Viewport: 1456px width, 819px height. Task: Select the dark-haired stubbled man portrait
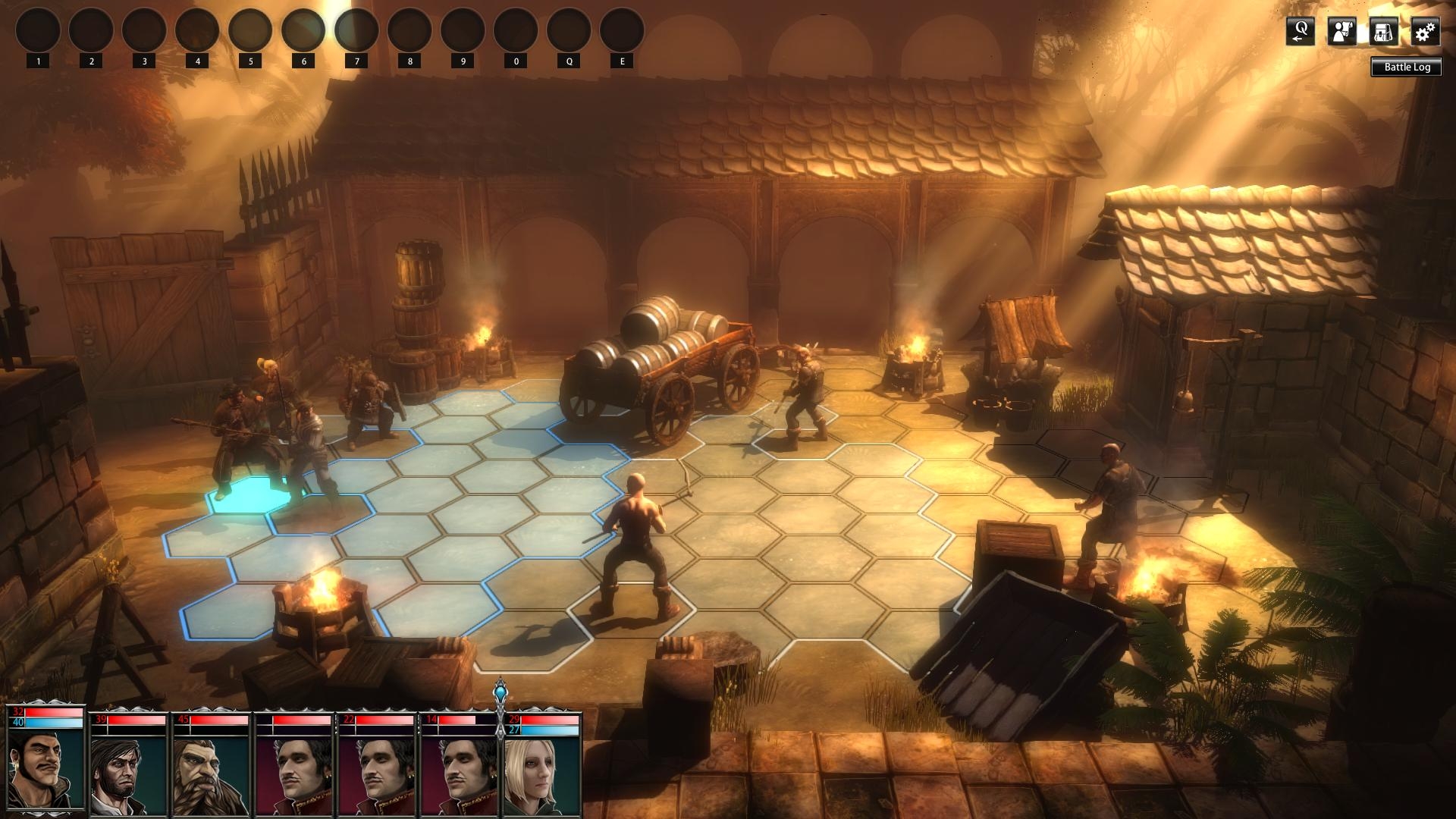pos(128,772)
